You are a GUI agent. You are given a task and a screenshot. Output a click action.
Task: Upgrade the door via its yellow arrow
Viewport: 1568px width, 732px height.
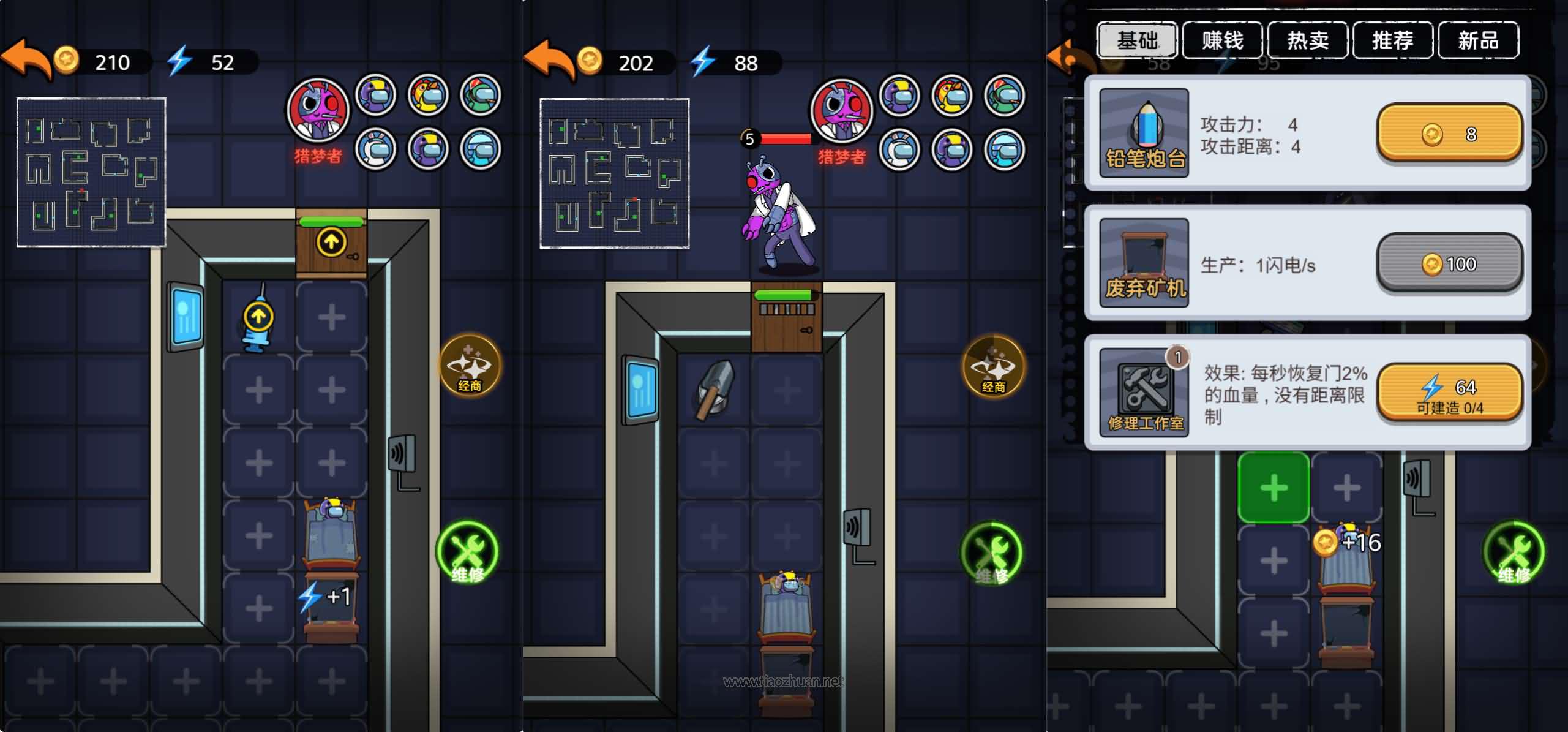(331, 243)
